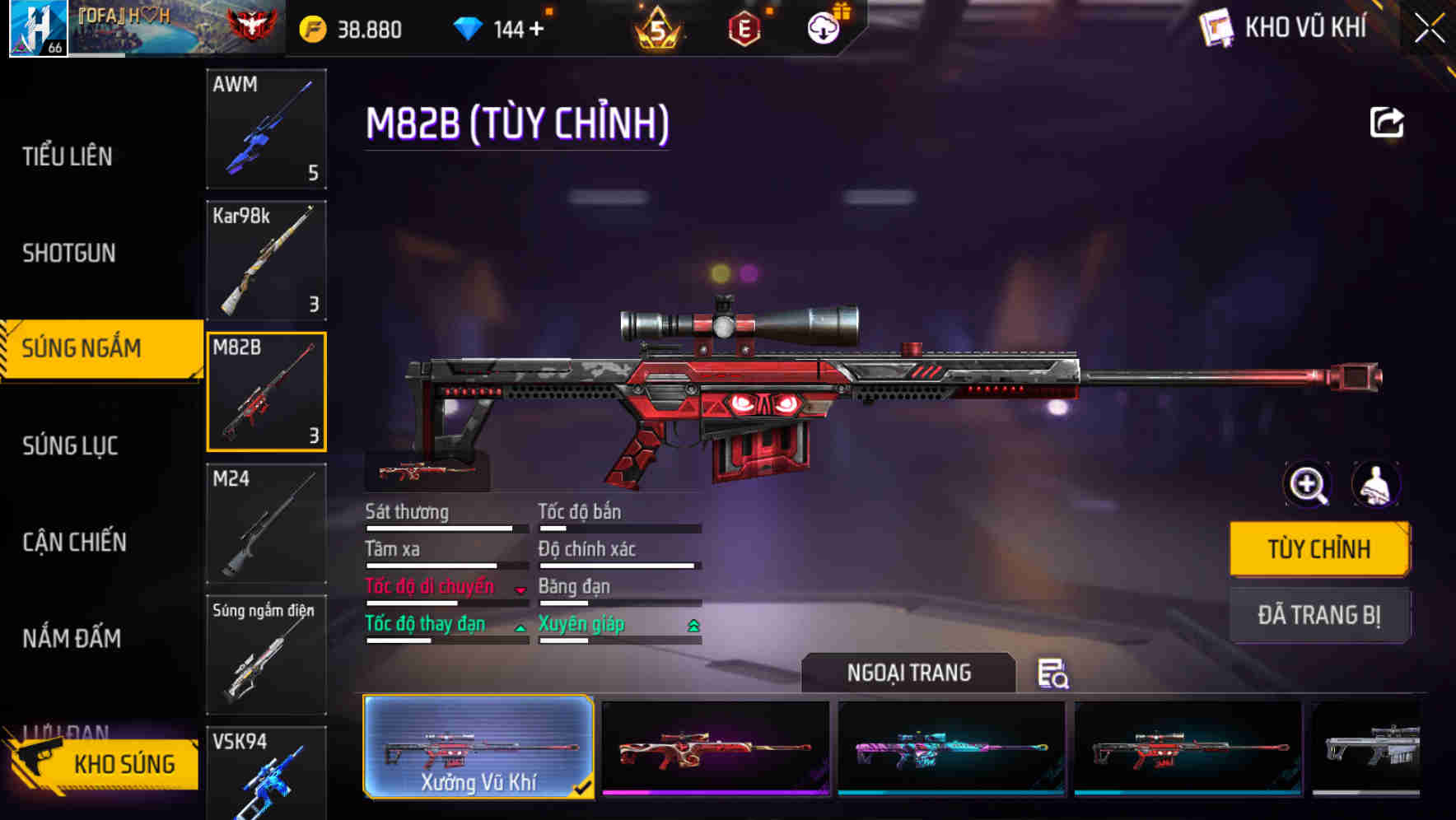Viewport: 1456px width, 820px height.
Task: Click the Đã Trang Bị button
Action: pos(1318,616)
